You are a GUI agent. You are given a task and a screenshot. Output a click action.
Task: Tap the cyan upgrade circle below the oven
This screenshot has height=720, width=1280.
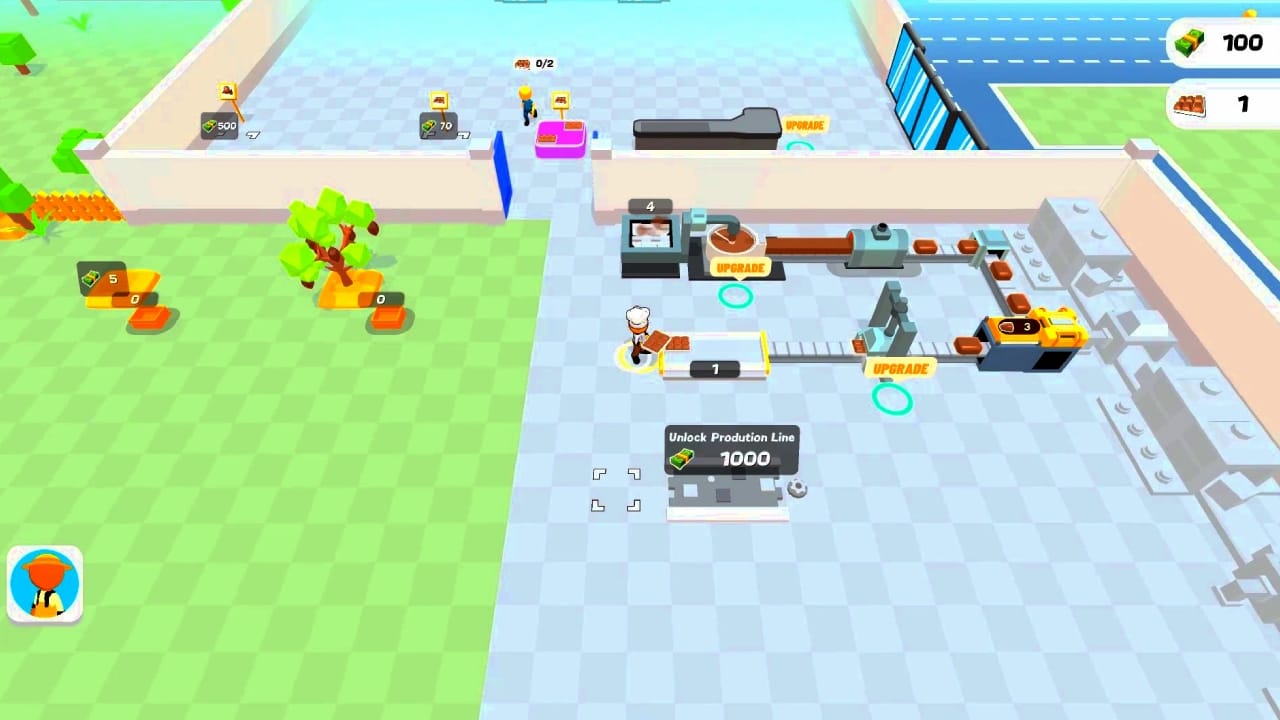[x=736, y=295]
